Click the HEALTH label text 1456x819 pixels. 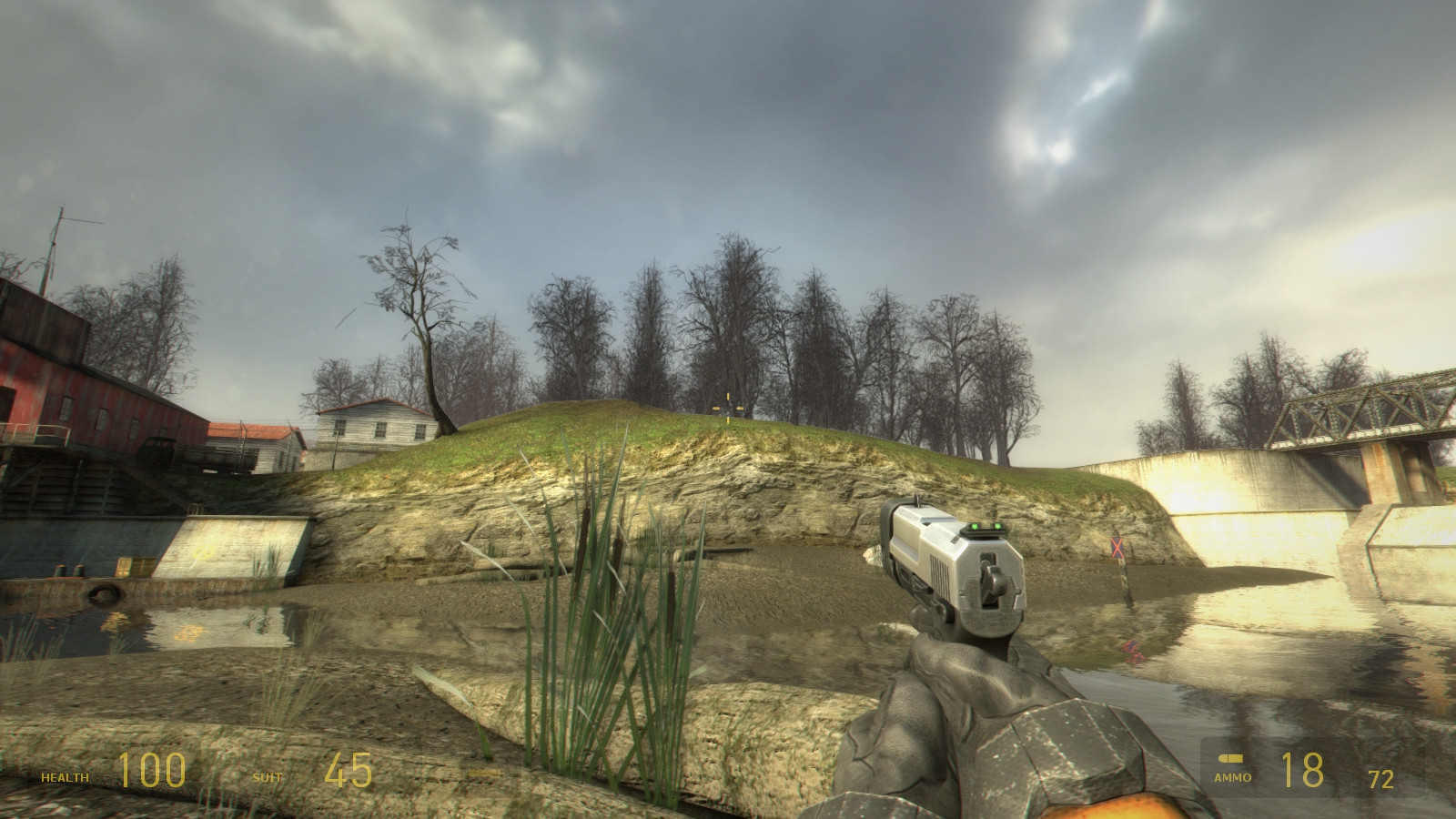pos(66,779)
